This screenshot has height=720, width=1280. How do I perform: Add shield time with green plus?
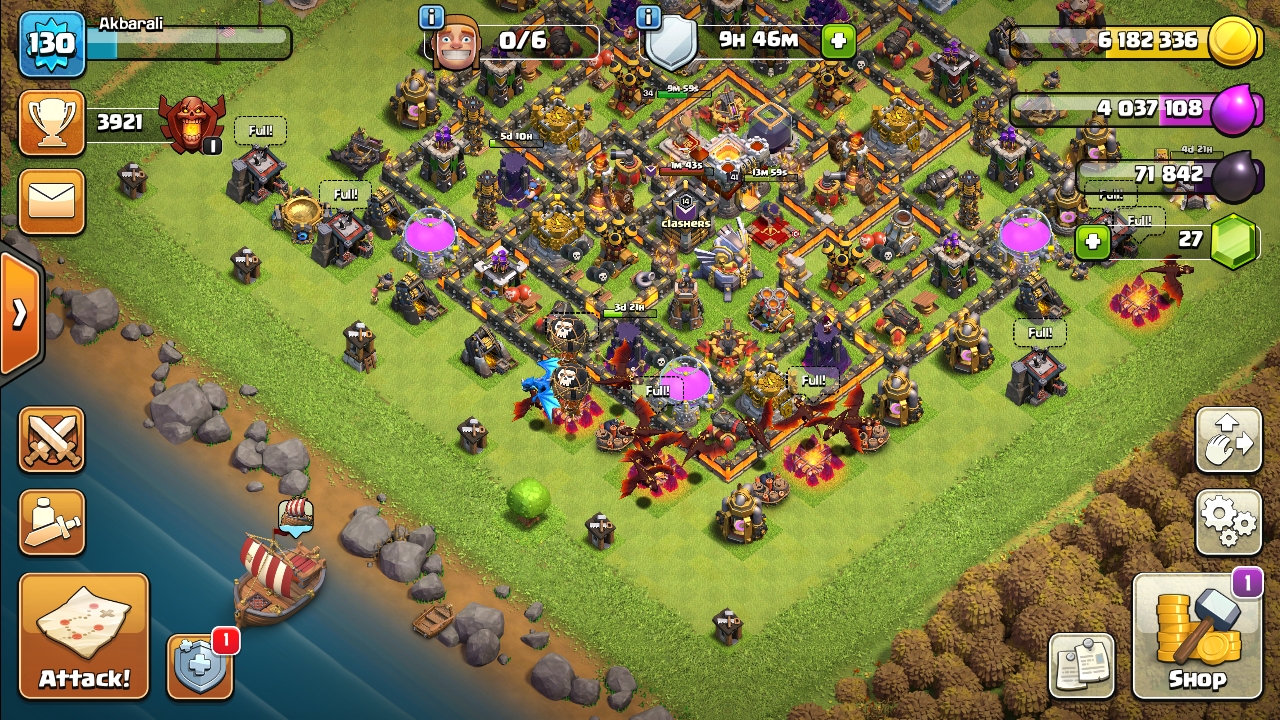pos(838,41)
